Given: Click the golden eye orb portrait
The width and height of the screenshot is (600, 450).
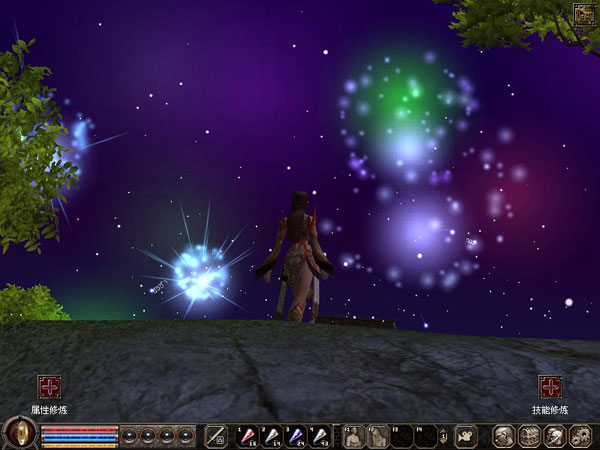Looking at the screenshot, I should (20, 434).
